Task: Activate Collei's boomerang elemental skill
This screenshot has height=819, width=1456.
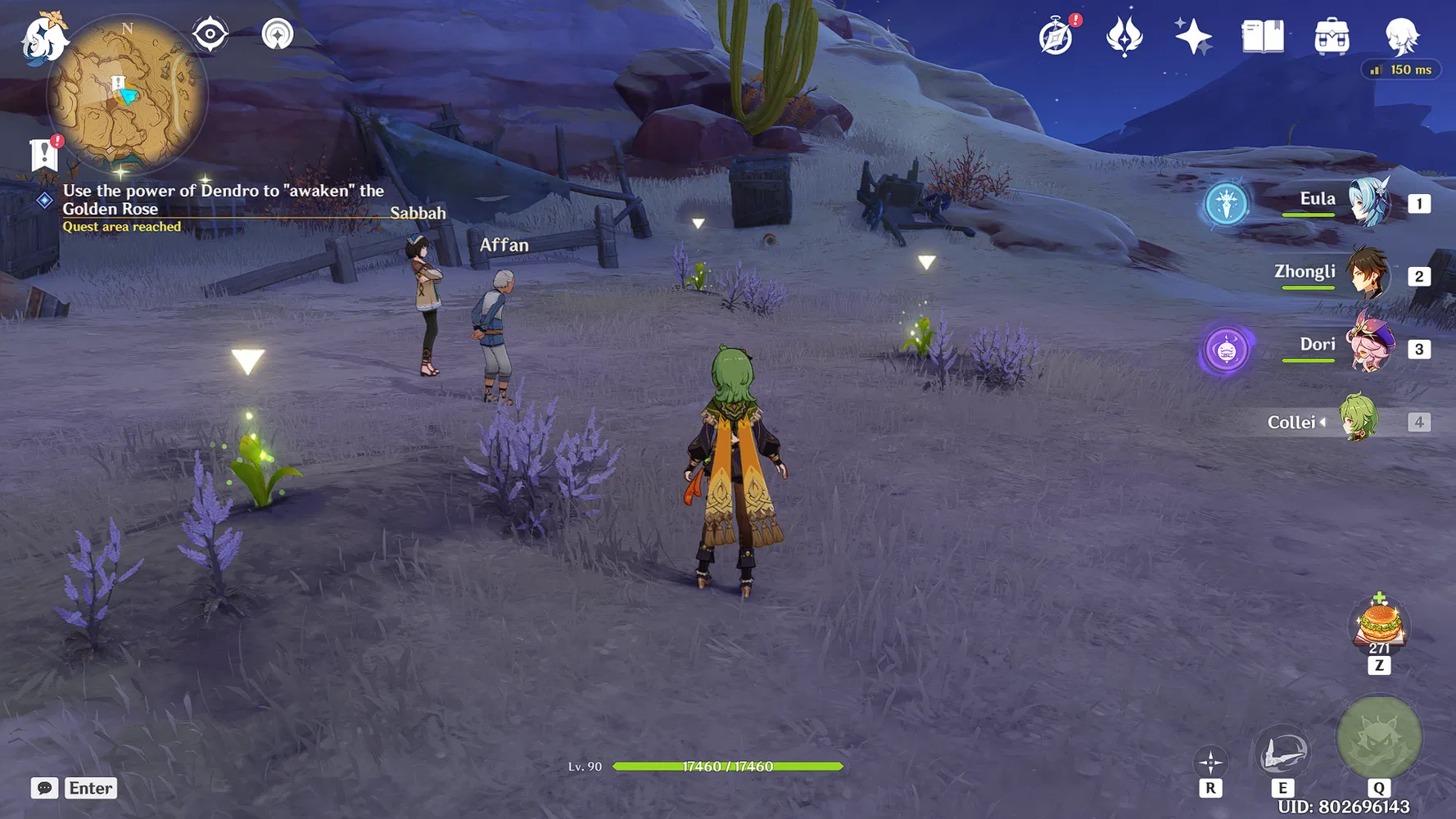Action: (1282, 752)
